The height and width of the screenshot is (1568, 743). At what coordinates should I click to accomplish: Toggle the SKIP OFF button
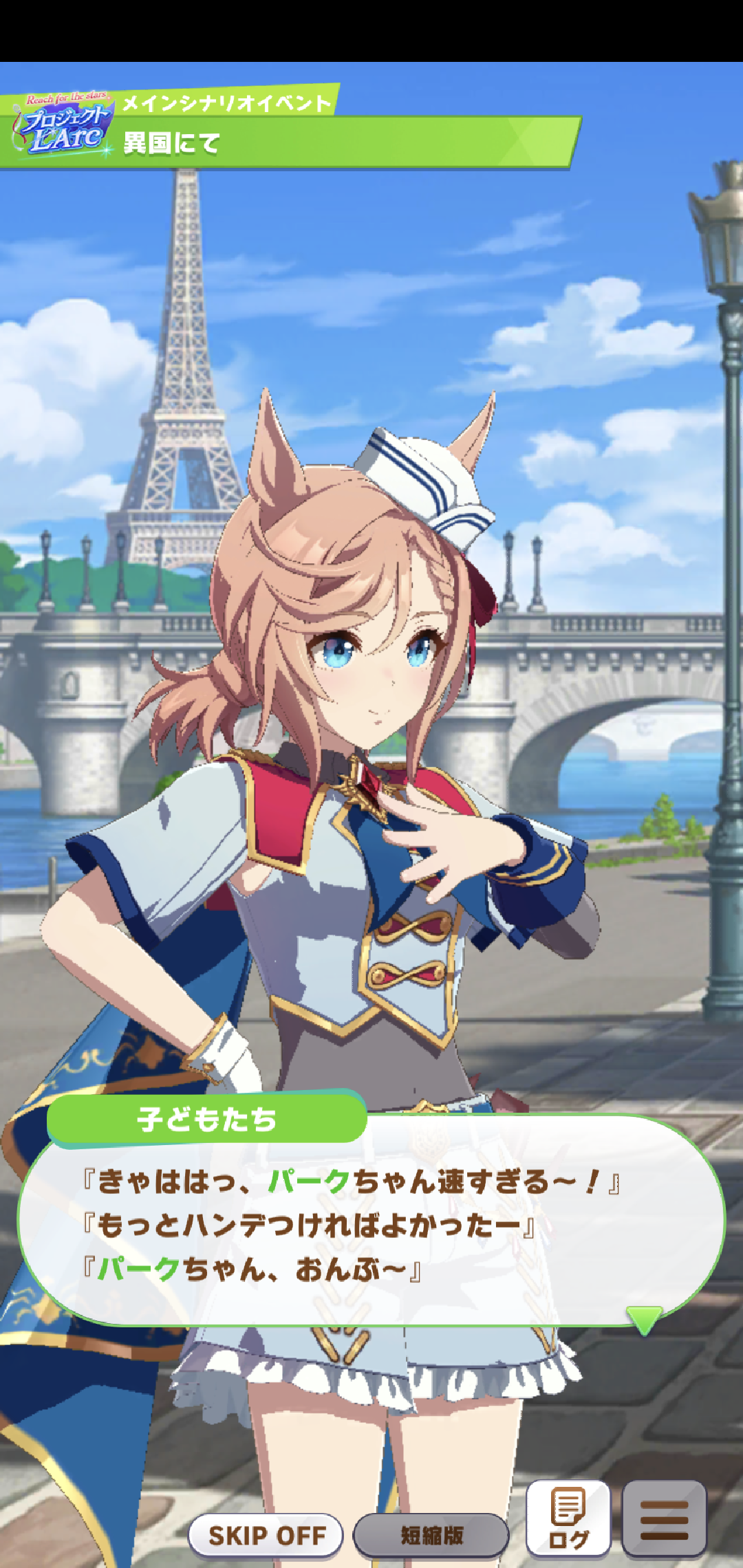pyautogui.click(x=266, y=1536)
